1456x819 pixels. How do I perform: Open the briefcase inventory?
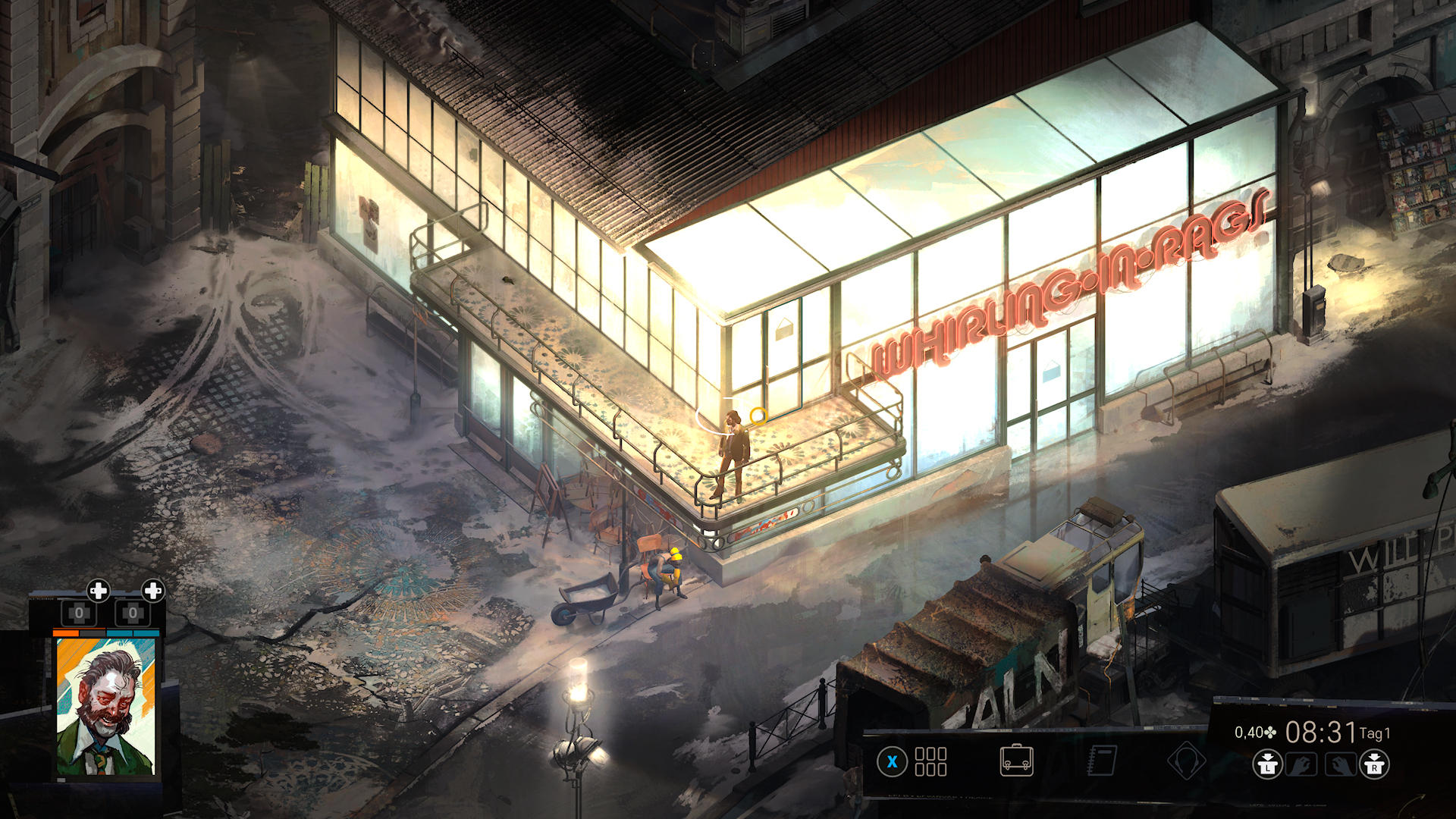pos(1016,760)
